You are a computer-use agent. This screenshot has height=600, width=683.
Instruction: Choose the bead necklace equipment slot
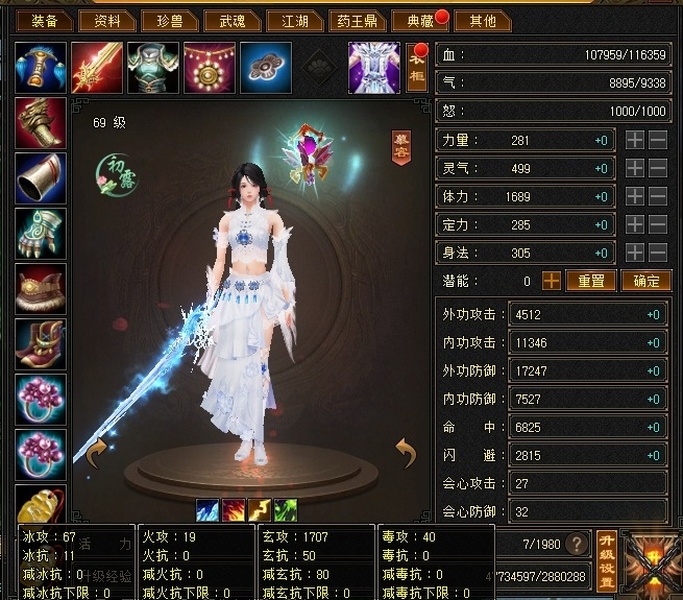209,68
